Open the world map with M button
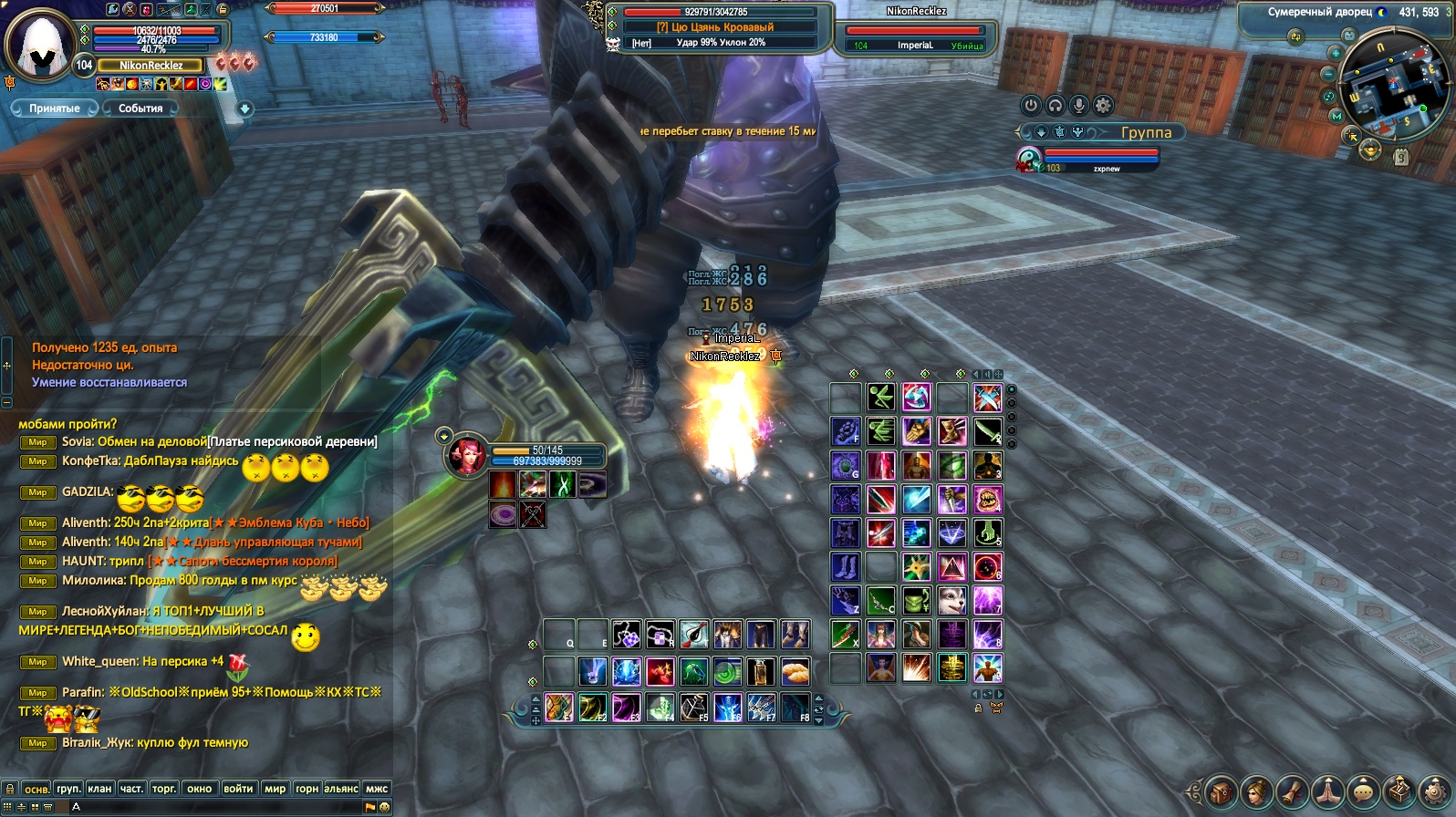Viewport: 1456px width, 817px height. coord(1336,116)
